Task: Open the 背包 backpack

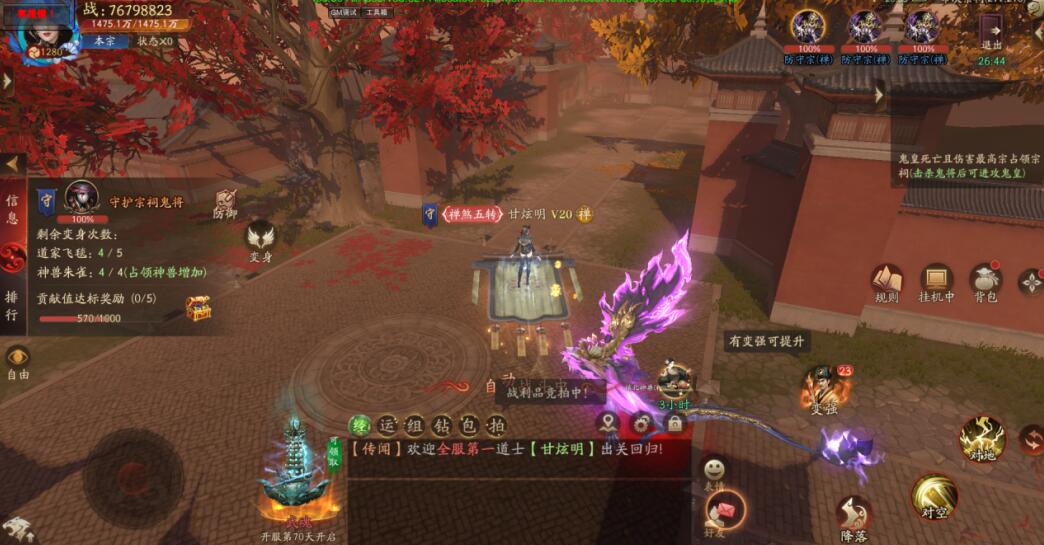Action: [x=986, y=280]
